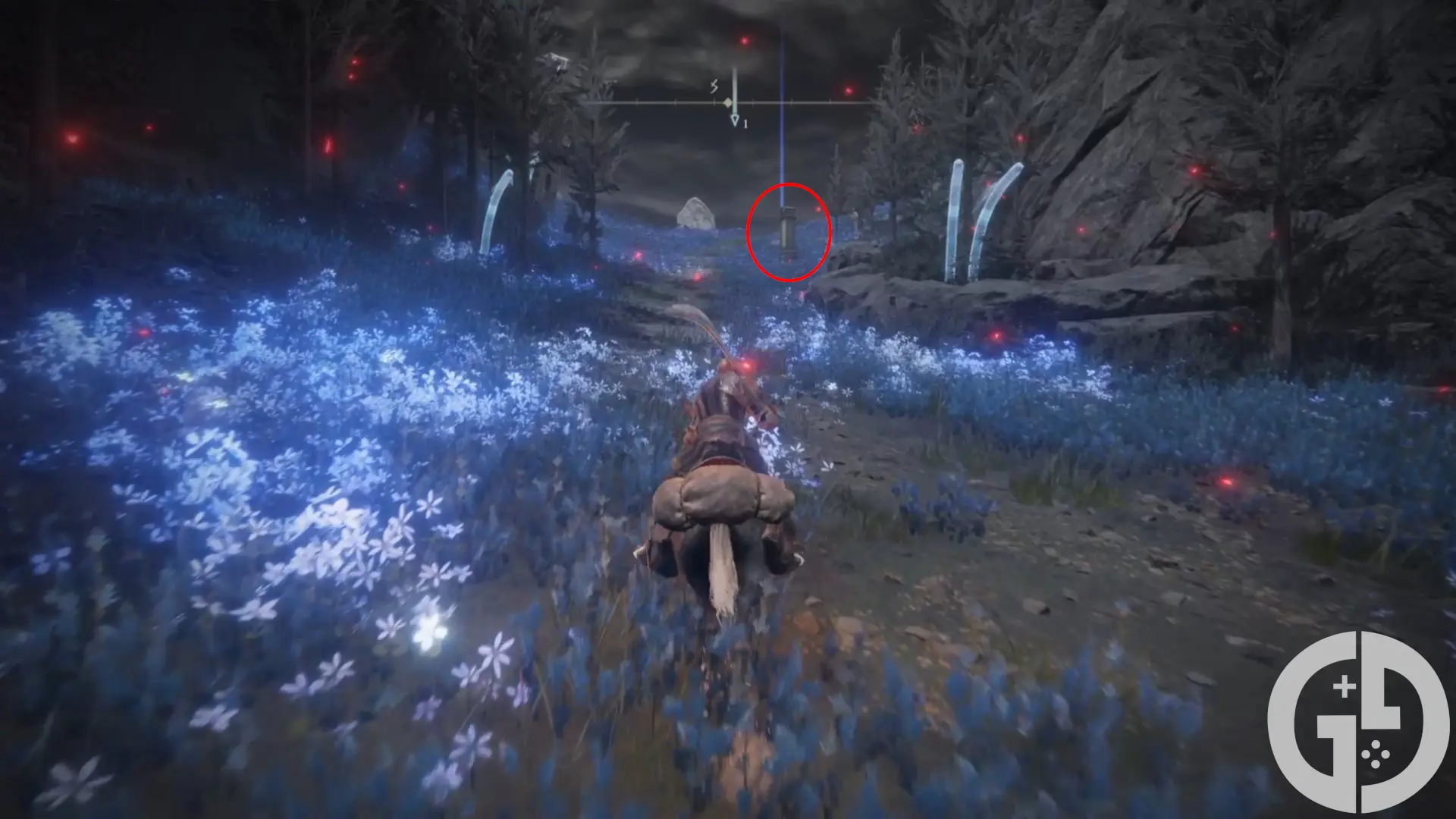The height and width of the screenshot is (819, 1456).
Task: Select the circled item pillar in the distance
Action: point(789,231)
